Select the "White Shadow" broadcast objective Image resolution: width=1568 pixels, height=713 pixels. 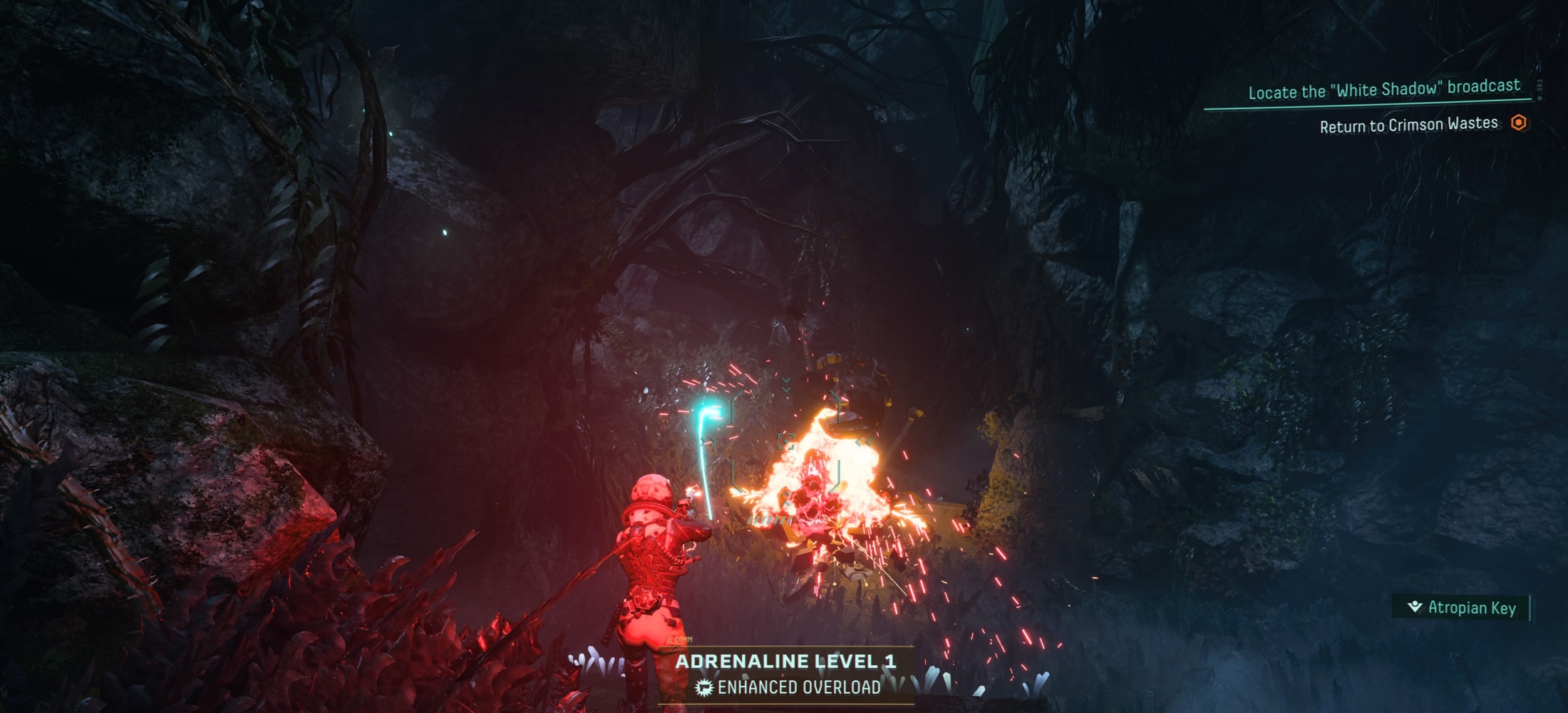(1383, 90)
